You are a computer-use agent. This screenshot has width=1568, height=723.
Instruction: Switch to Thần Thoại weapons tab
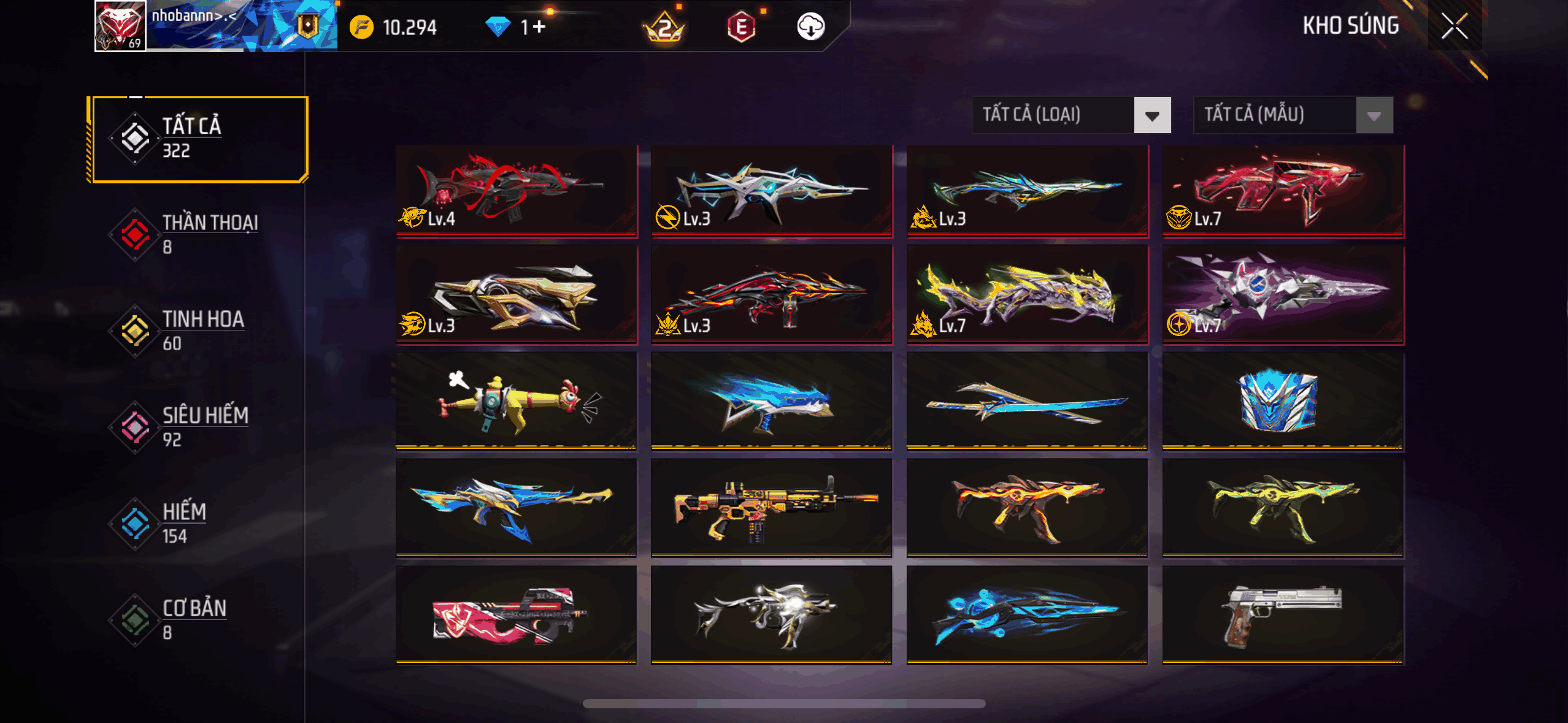click(198, 234)
